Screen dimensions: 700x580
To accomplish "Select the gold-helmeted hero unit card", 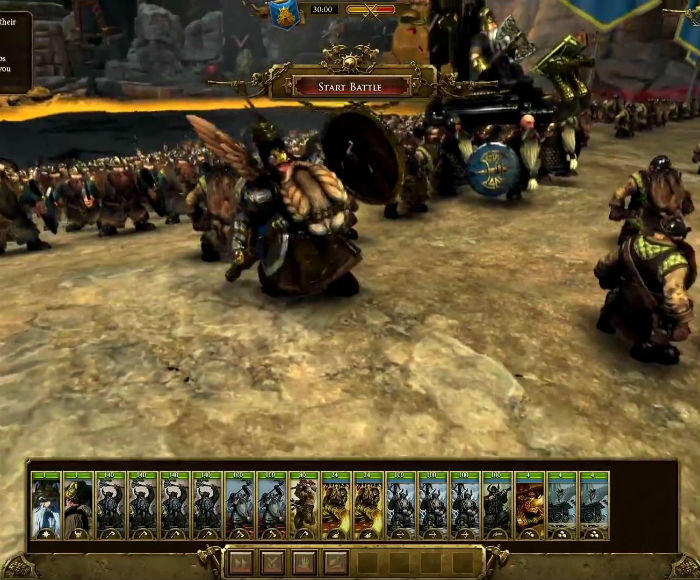I will point(78,505).
